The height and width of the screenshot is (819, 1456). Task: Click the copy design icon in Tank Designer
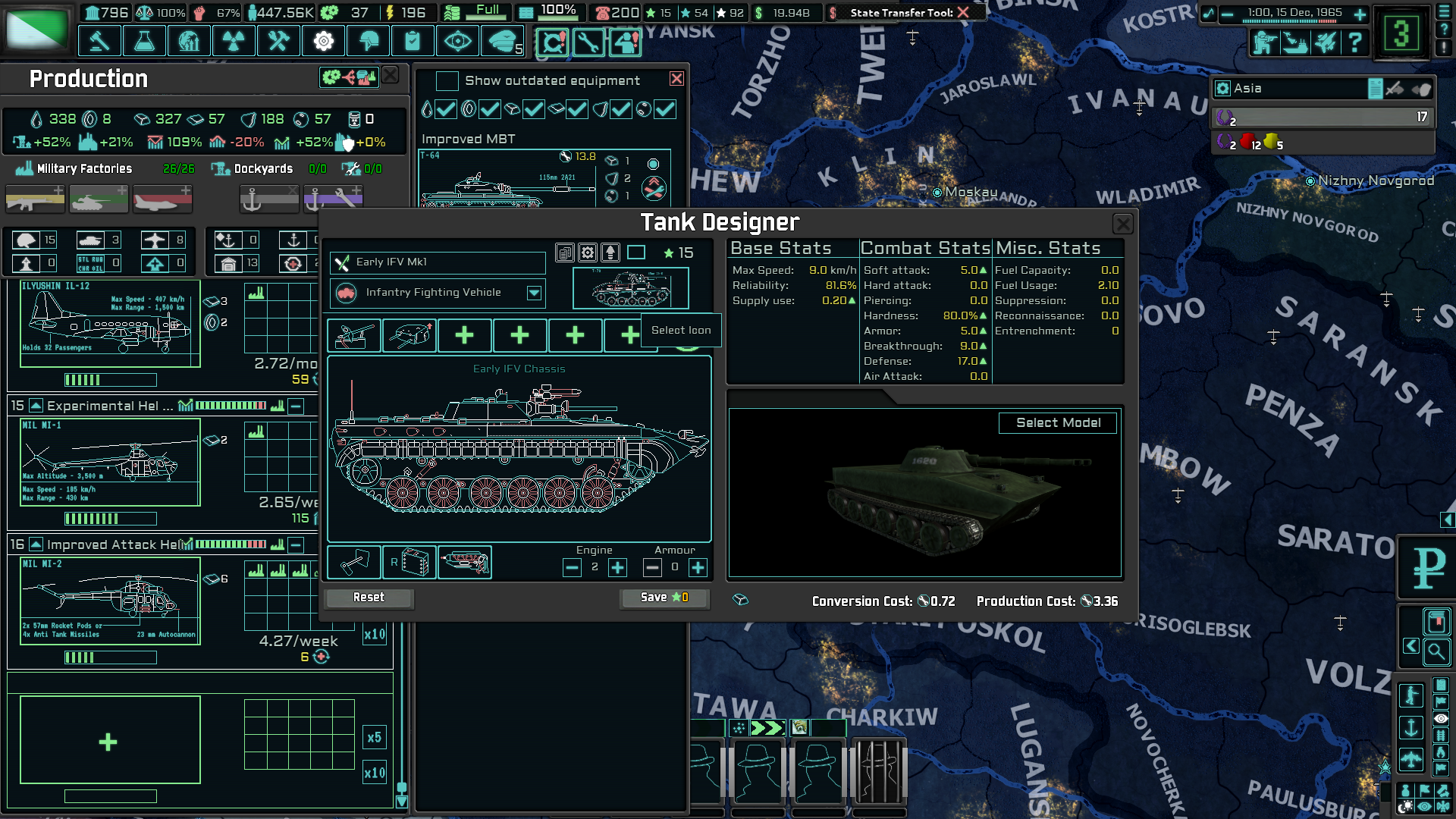[x=564, y=253]
